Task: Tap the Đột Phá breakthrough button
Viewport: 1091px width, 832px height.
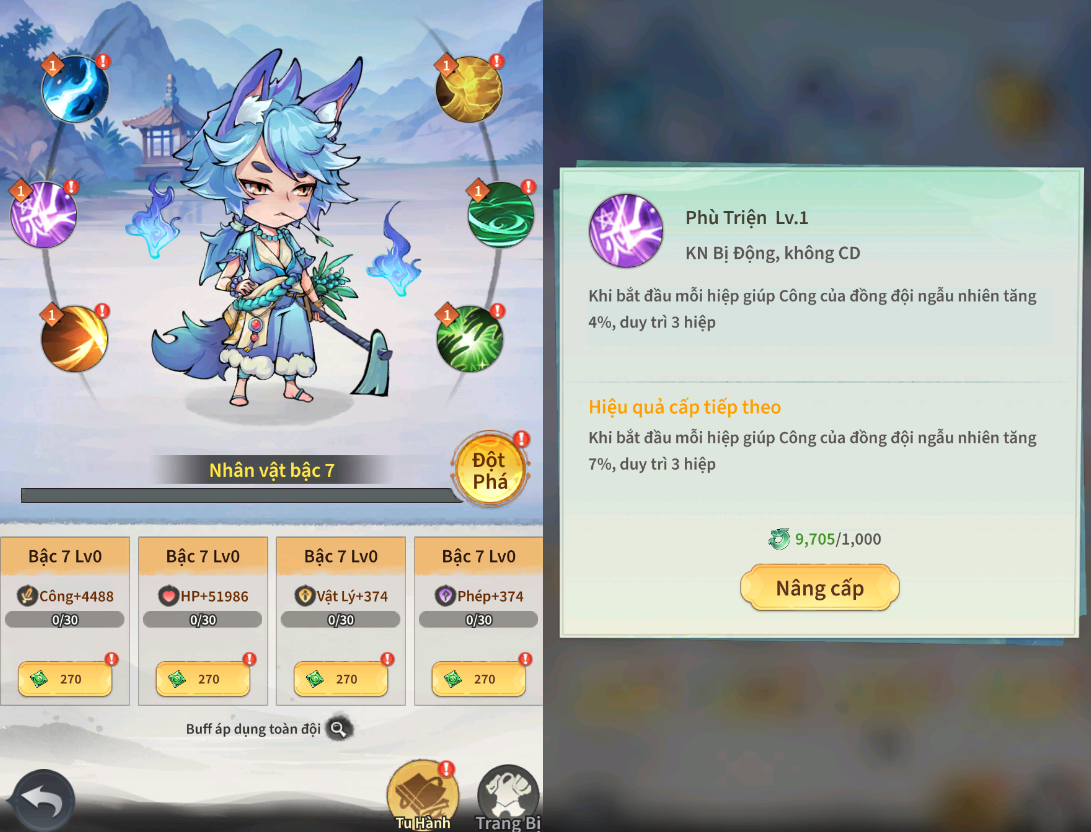Action: 490,470
